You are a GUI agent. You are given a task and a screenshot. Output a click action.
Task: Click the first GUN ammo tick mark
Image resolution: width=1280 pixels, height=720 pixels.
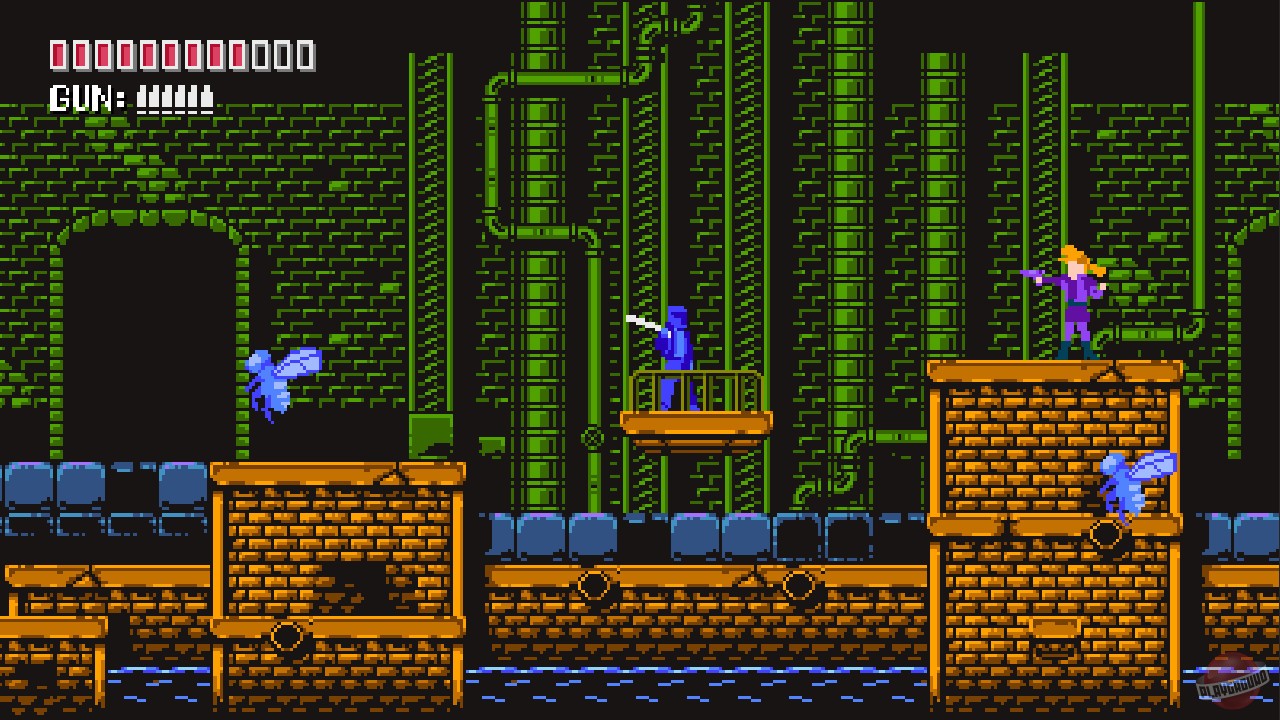(x=143, y=97)
